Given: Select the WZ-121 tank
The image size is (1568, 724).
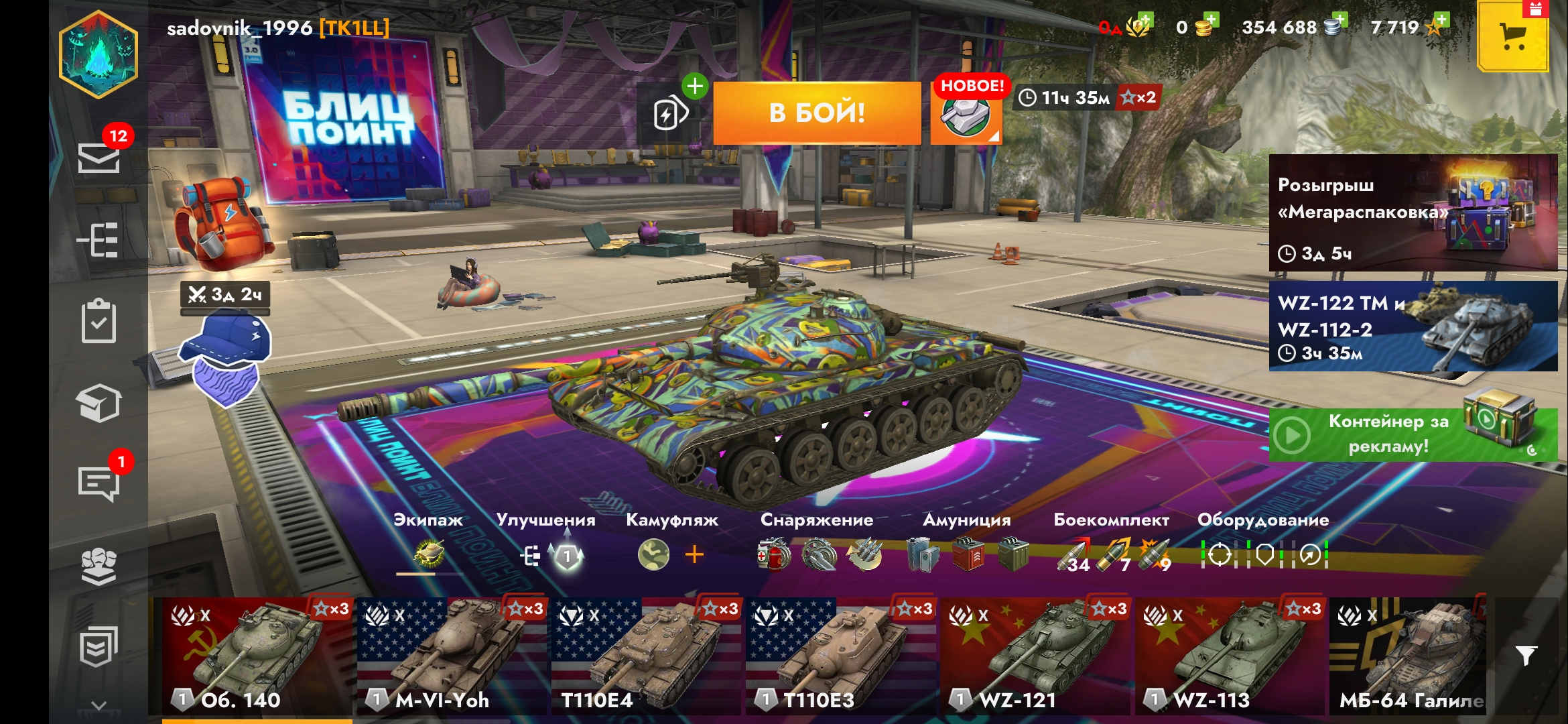Looking at the screenshot, I should (x=1035, y=656).
